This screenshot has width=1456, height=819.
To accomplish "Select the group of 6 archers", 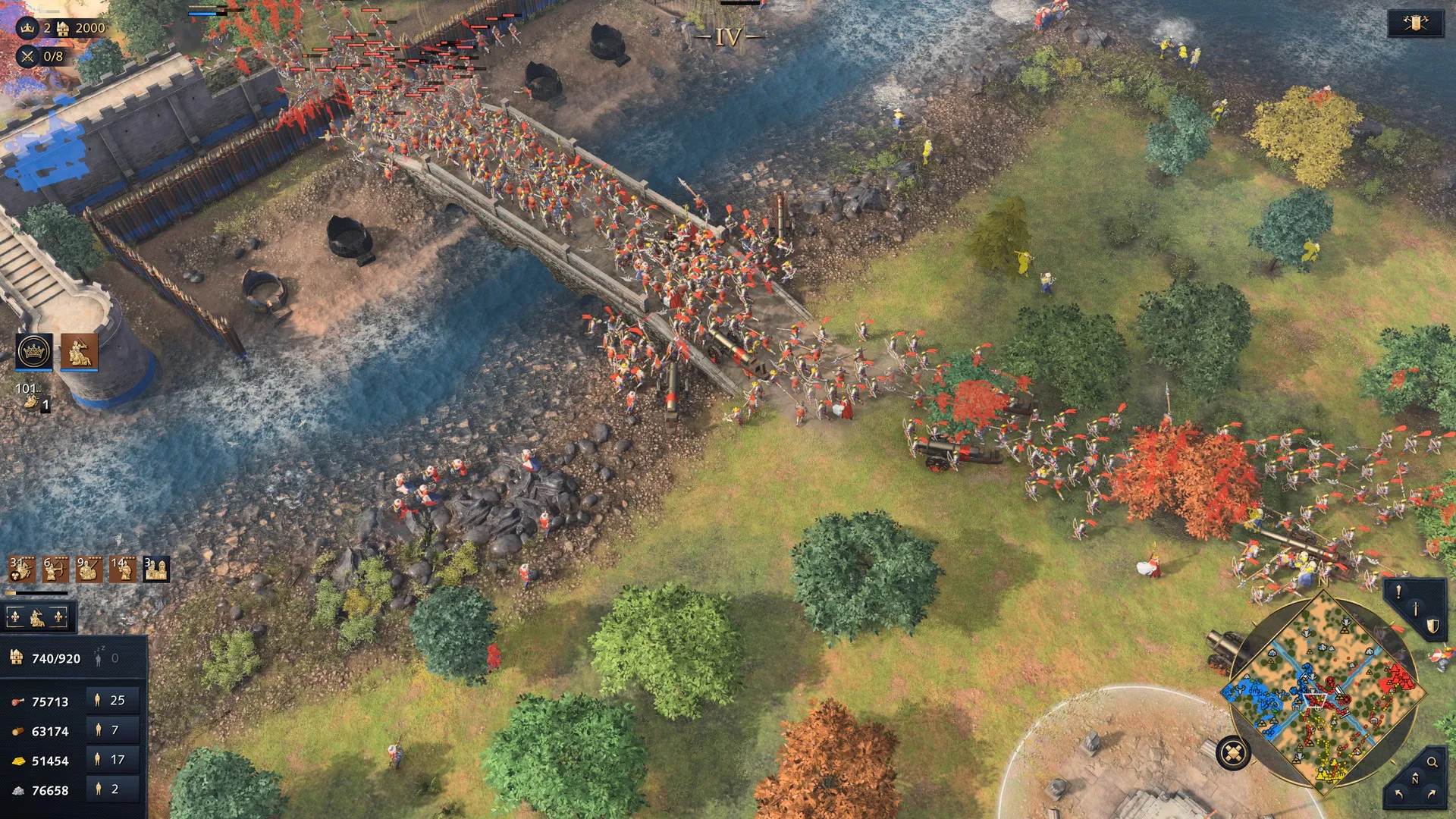I will tap(55, 569).
